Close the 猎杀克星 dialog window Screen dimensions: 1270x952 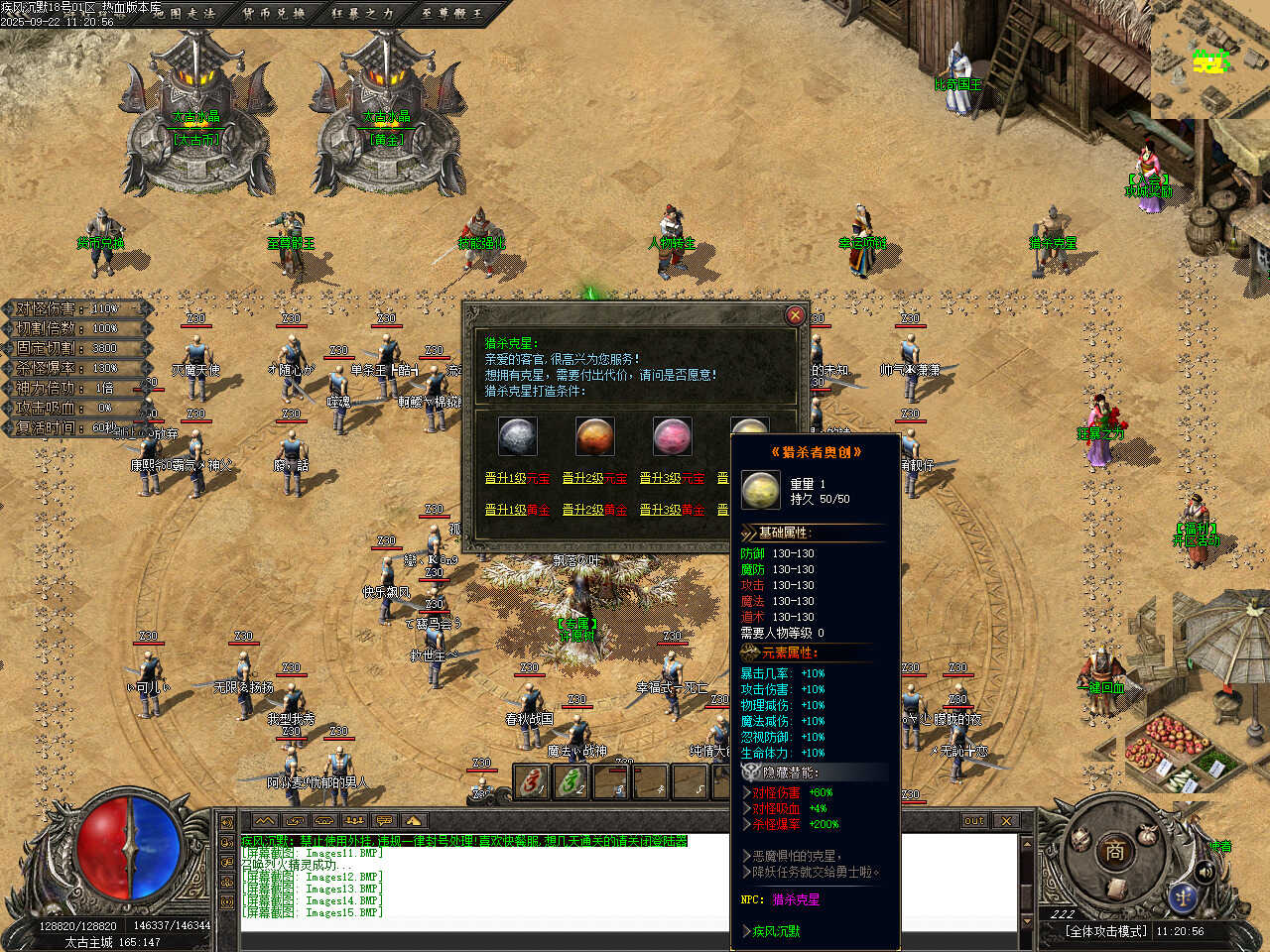point(795,315)
